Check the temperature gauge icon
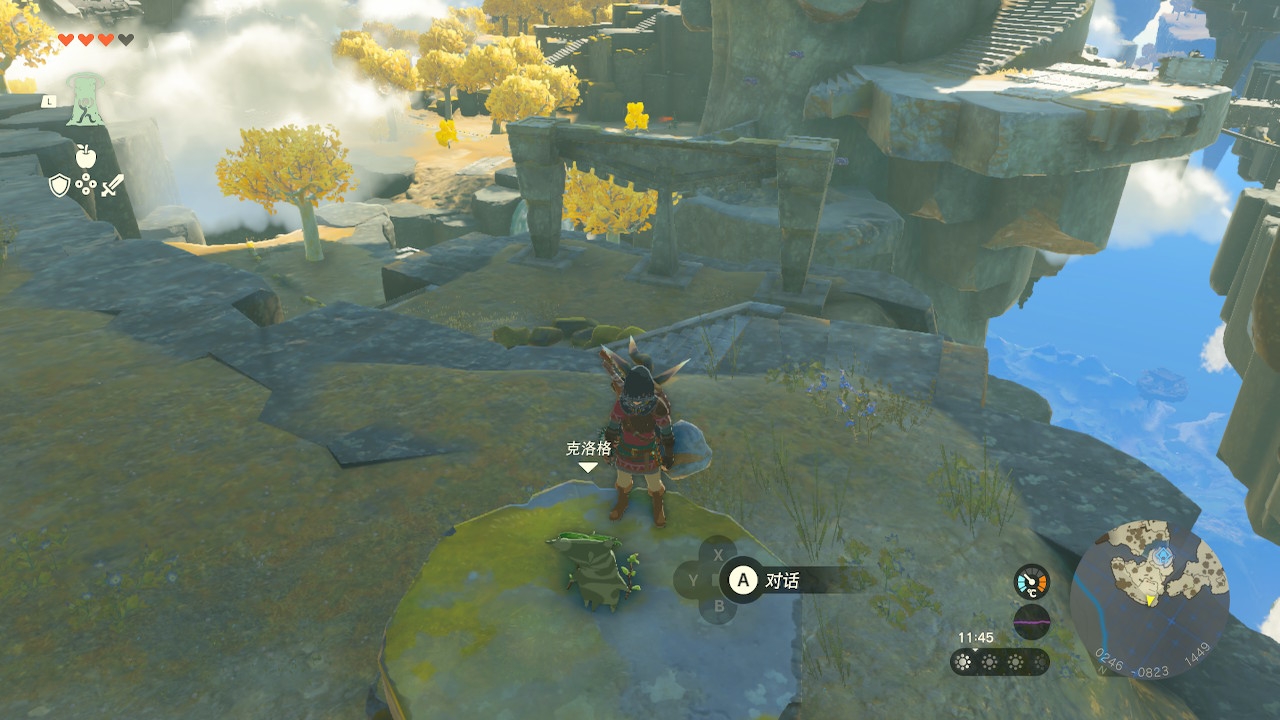The image size is (1280, 720). [1031, 581]
